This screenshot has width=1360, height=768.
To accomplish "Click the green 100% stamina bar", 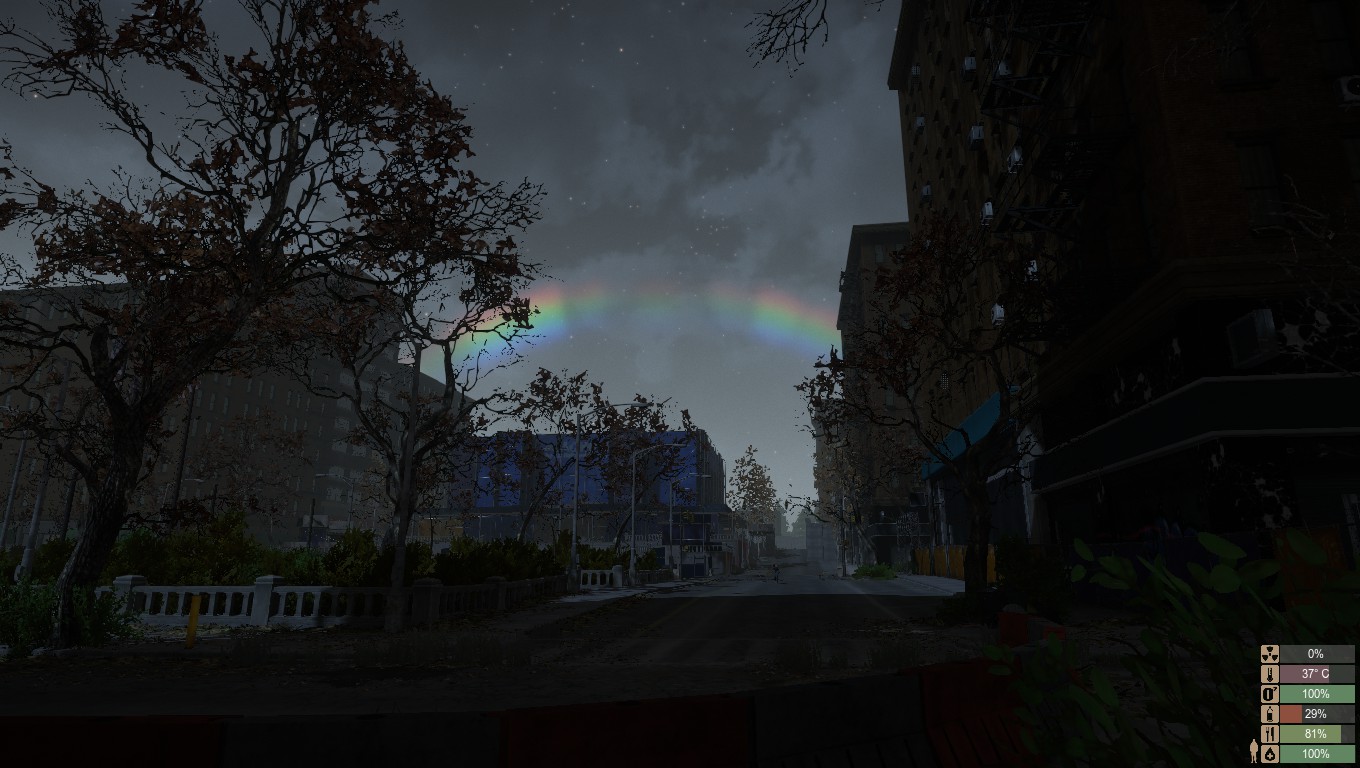I will click(x=1315, y=693).
